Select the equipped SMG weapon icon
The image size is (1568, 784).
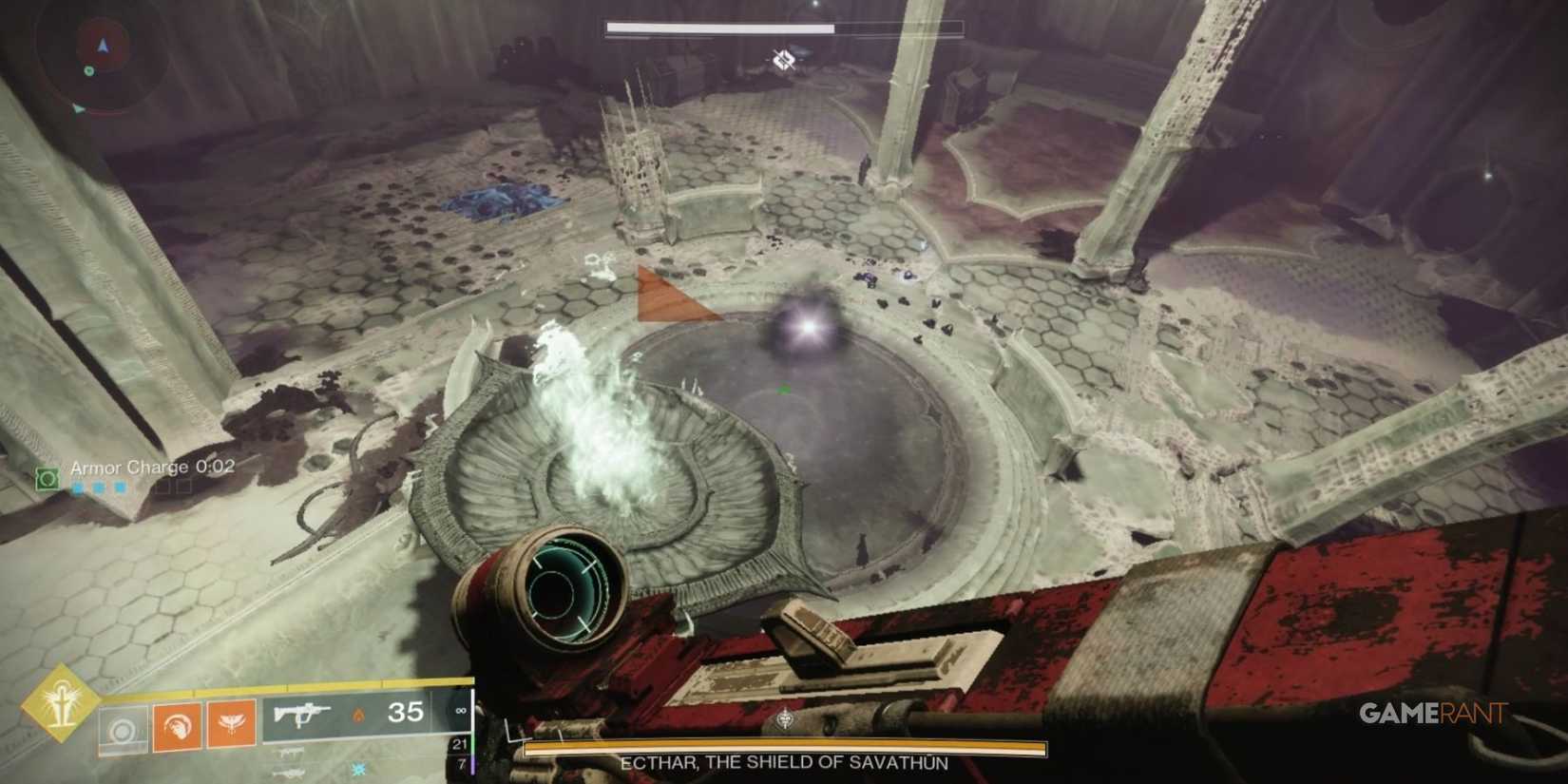pos(300,715)
